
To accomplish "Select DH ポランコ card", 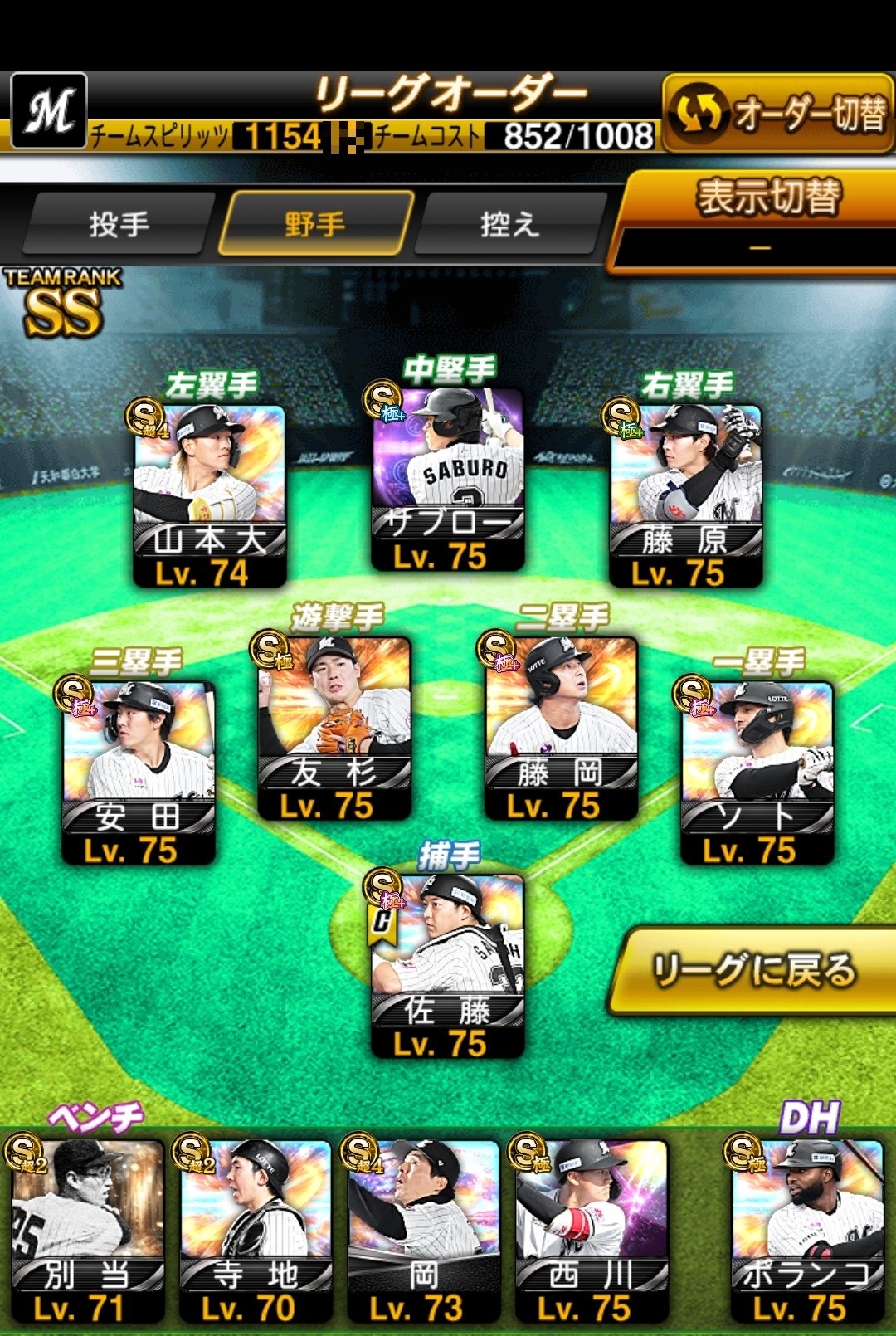I will [806, 1231].
